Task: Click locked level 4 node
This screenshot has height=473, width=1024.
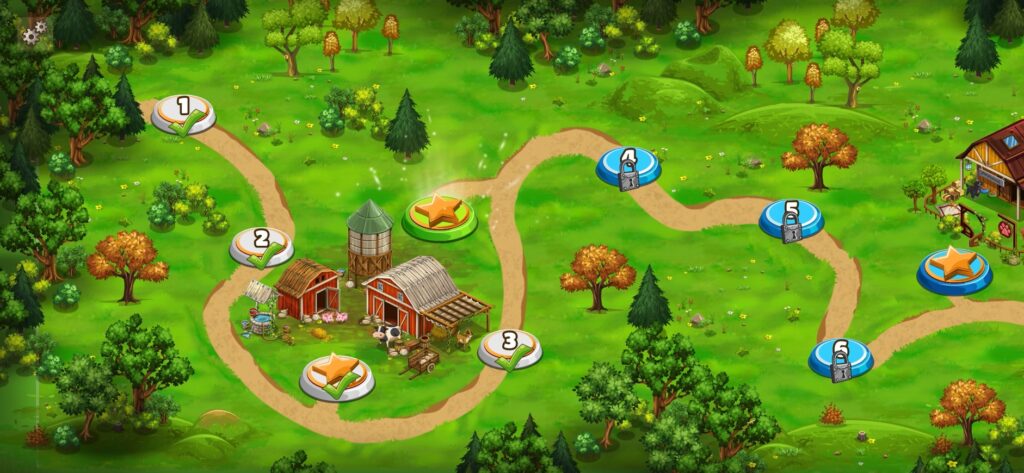Action: (x=628, y=167)
